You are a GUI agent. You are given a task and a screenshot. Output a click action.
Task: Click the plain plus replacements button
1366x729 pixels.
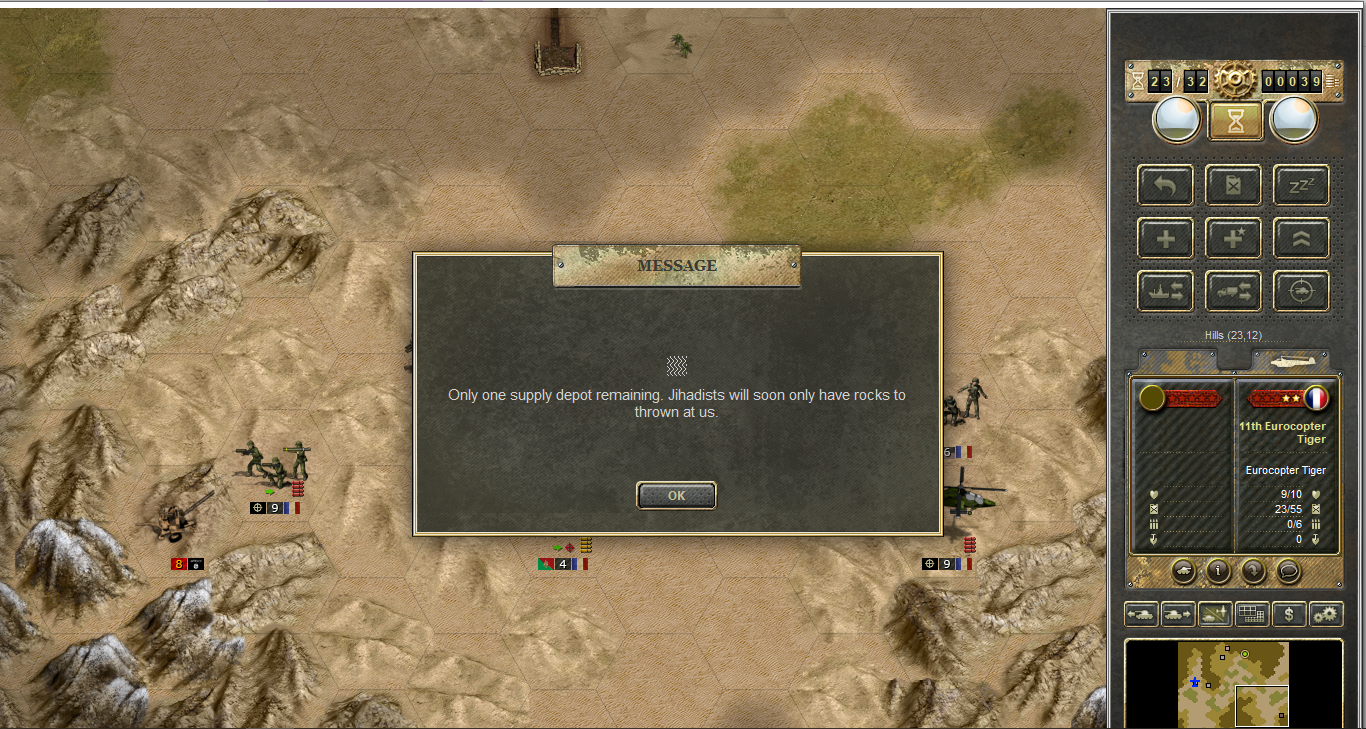(x=1165, y=238)
